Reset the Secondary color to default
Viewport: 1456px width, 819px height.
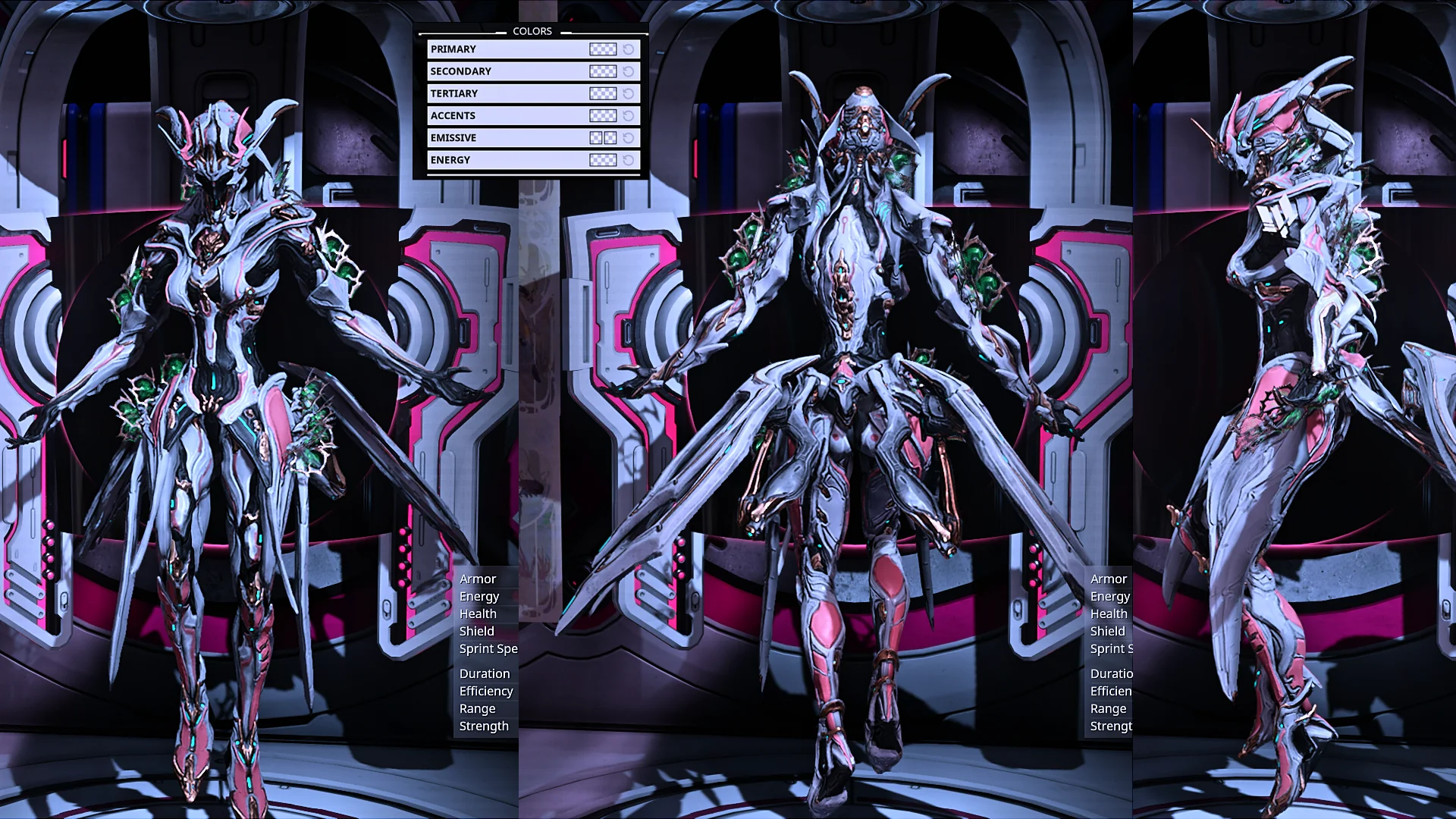pos(629,71)
